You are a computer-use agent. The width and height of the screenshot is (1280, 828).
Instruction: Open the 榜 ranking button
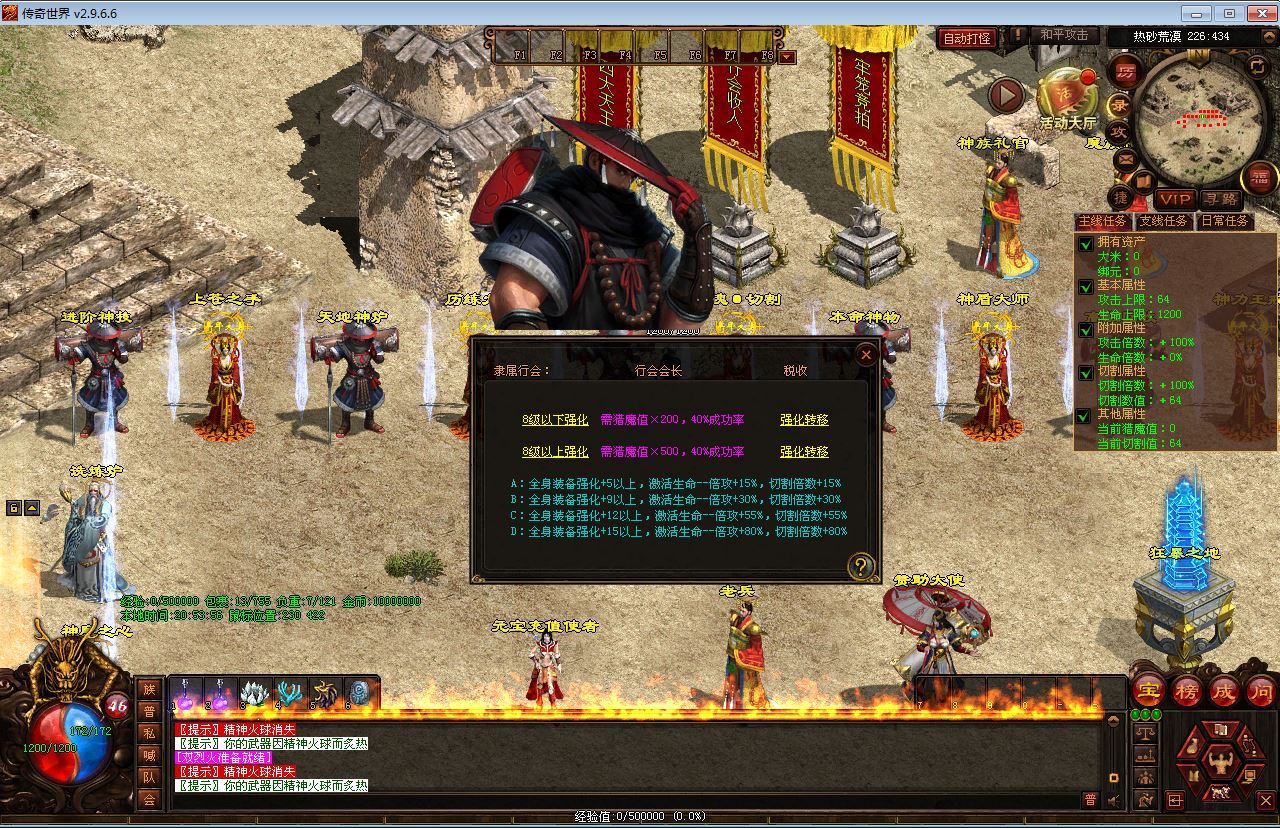coord(1186,690)
